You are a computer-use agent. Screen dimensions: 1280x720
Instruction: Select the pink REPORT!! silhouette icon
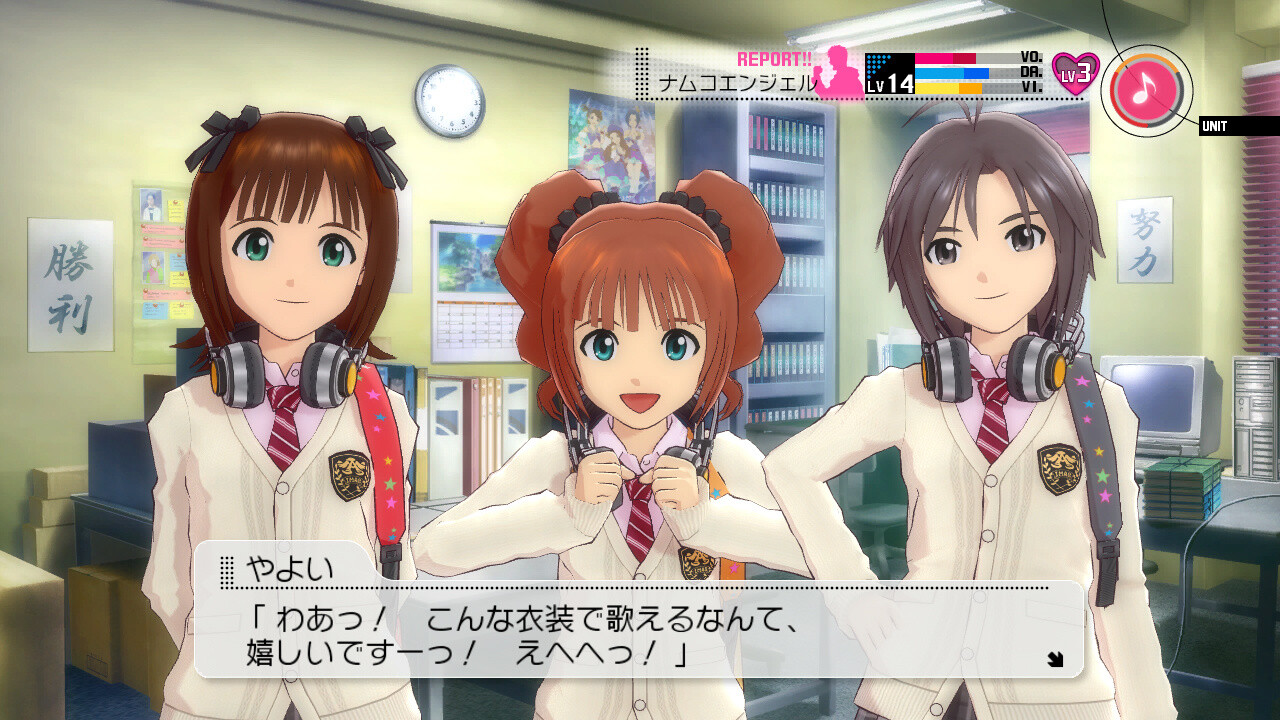tap(838, 73)
